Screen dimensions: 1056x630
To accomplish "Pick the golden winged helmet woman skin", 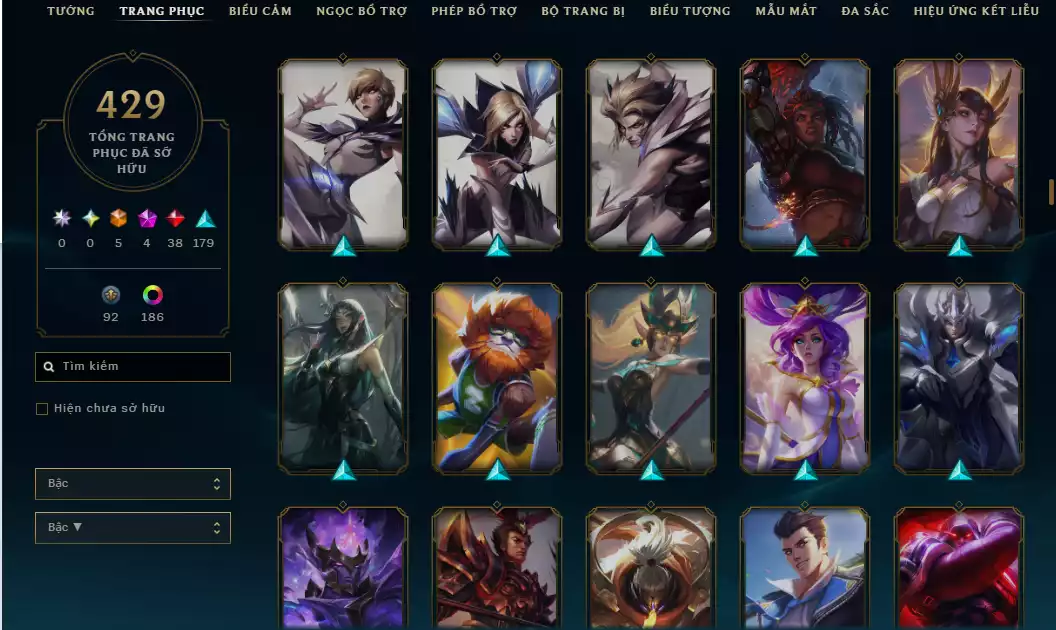I will click(x=959, y=153).
